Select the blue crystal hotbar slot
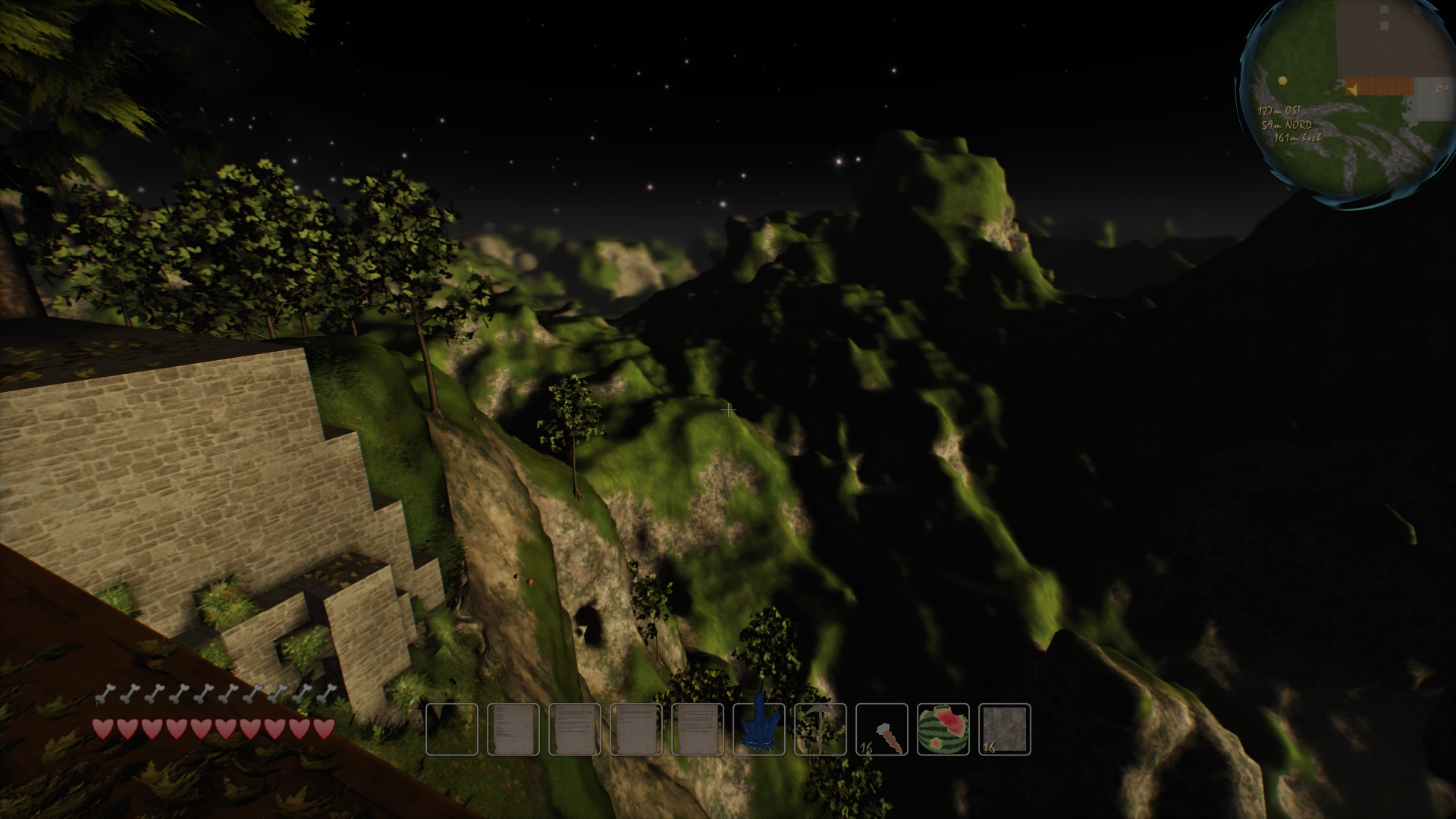The width and height of the screenshot is (1456, 819). (759, 730)
